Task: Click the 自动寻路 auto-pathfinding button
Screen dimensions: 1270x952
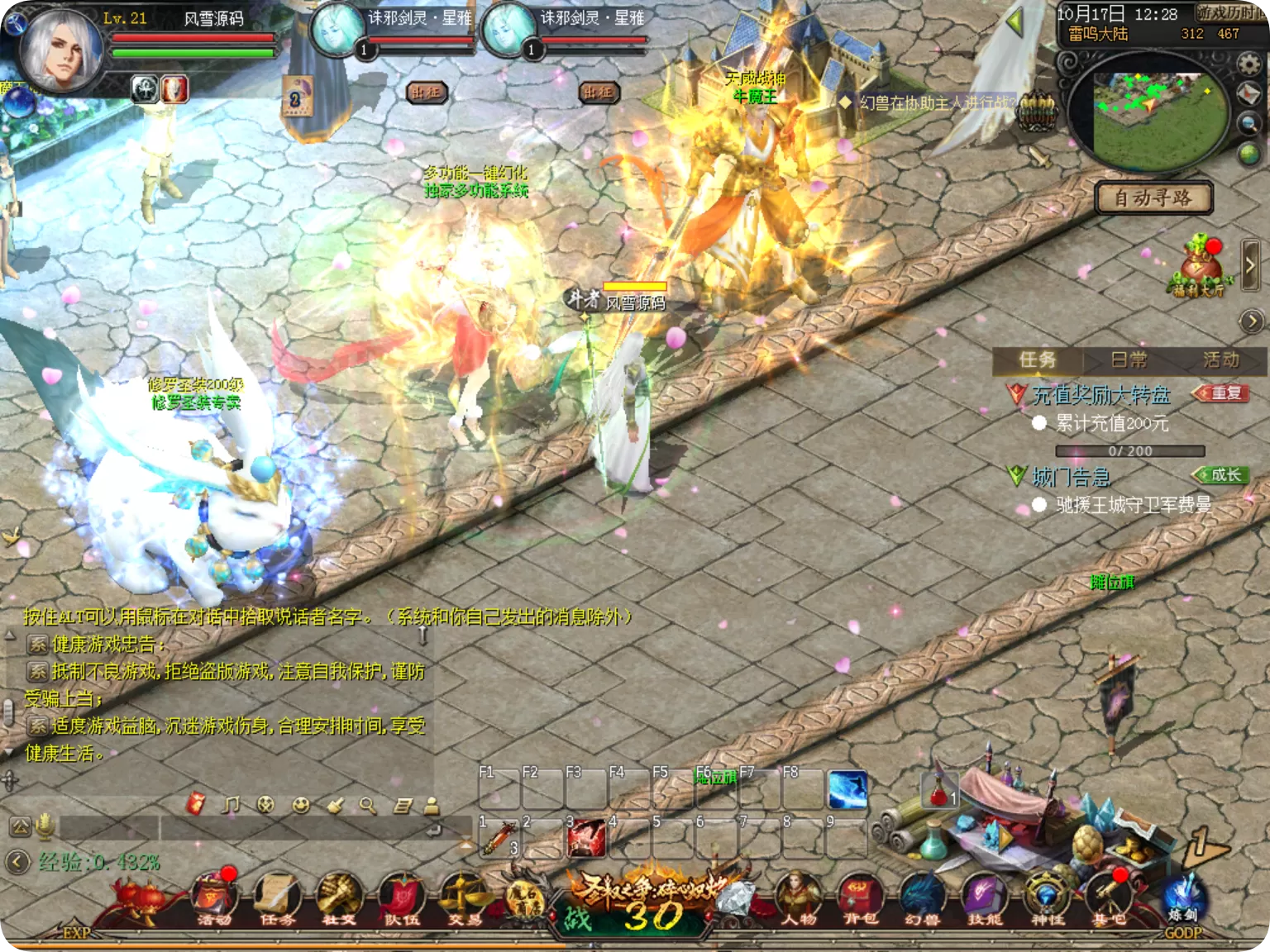Action: (1153, 198)
